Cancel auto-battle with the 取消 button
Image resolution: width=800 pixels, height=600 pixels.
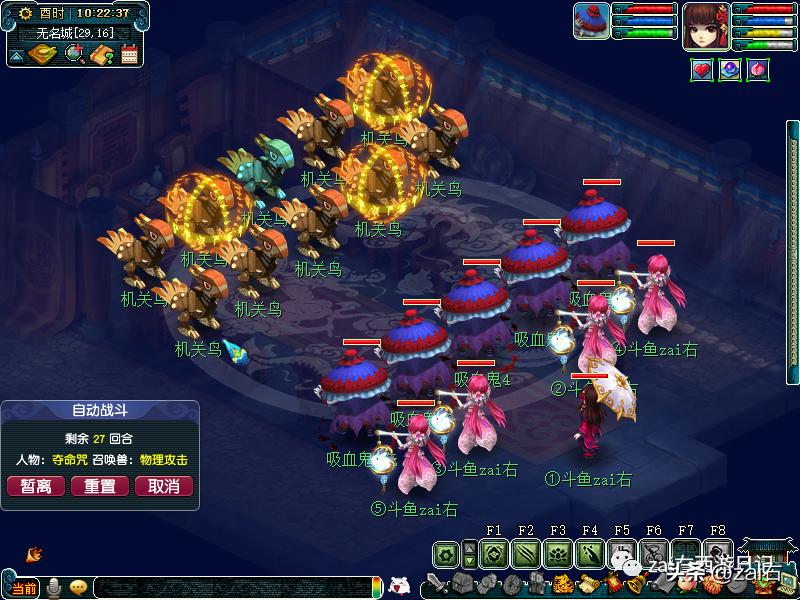tap(163, 486)
